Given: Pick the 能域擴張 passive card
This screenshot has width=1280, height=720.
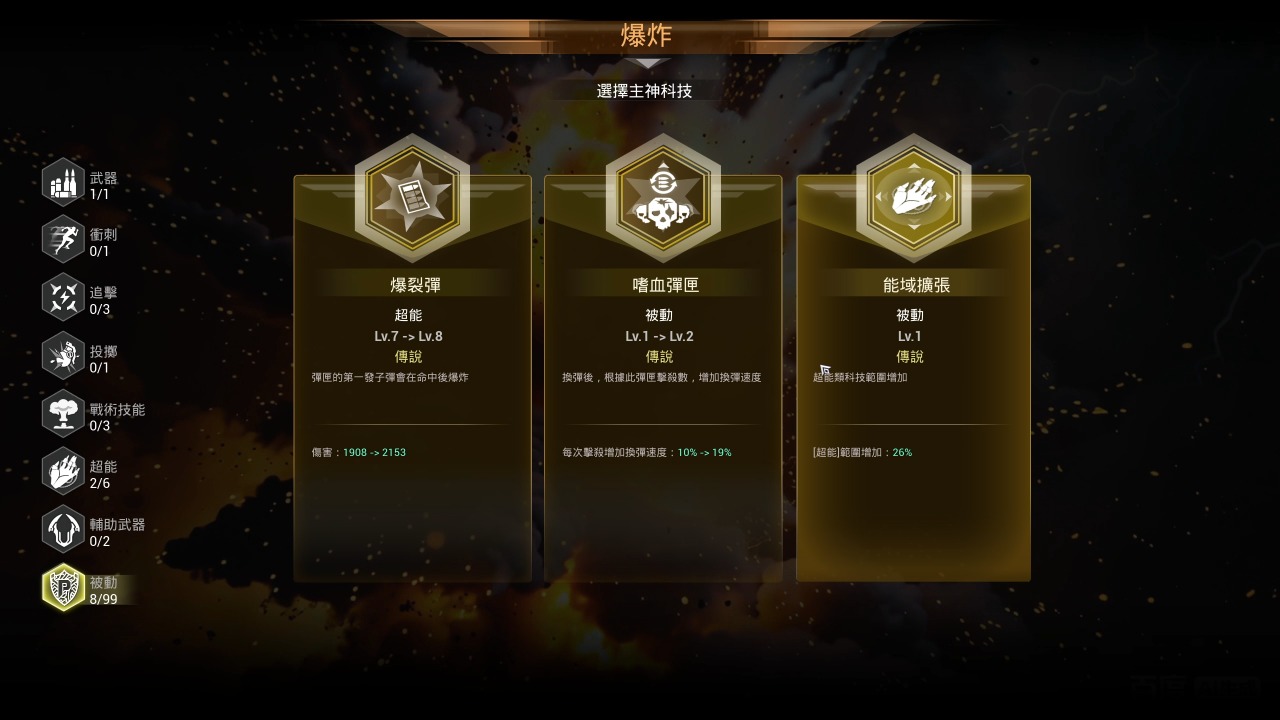Looking at the screenshot, I should point(913,380).
